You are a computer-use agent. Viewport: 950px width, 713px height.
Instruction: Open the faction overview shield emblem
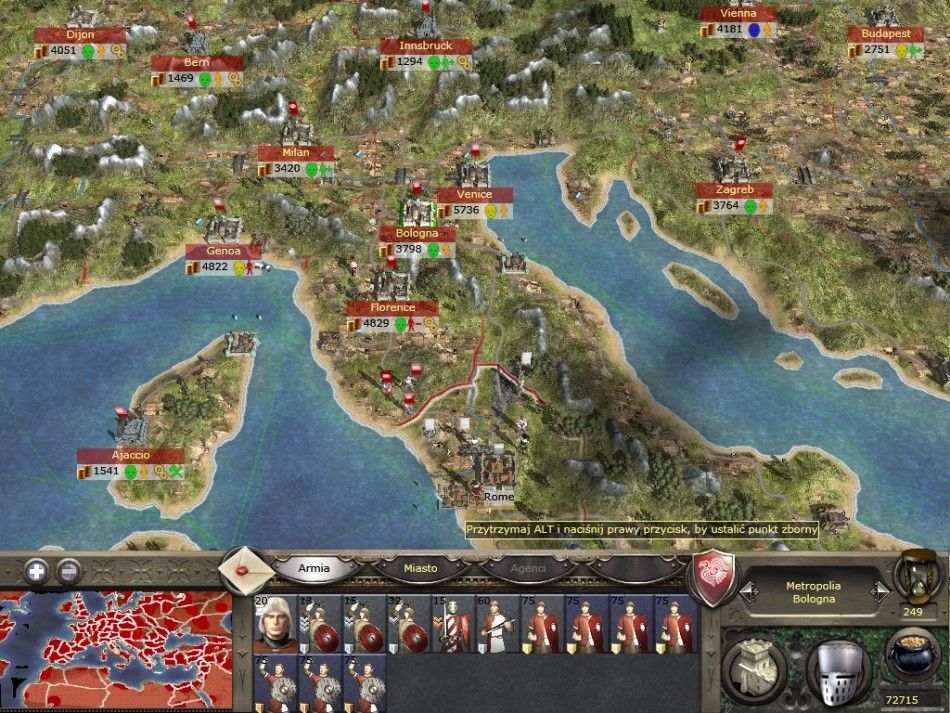coord(713,577)
